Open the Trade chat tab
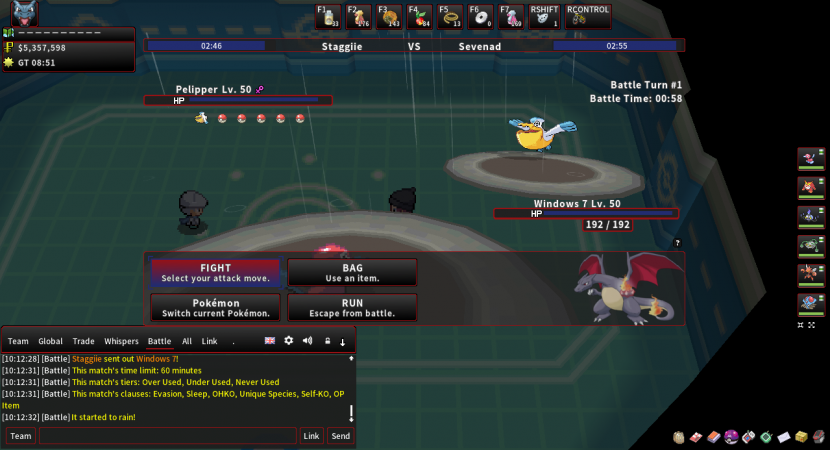Image resolution: width=830 pixels, height=450 pixels. (x=84, y=341)
